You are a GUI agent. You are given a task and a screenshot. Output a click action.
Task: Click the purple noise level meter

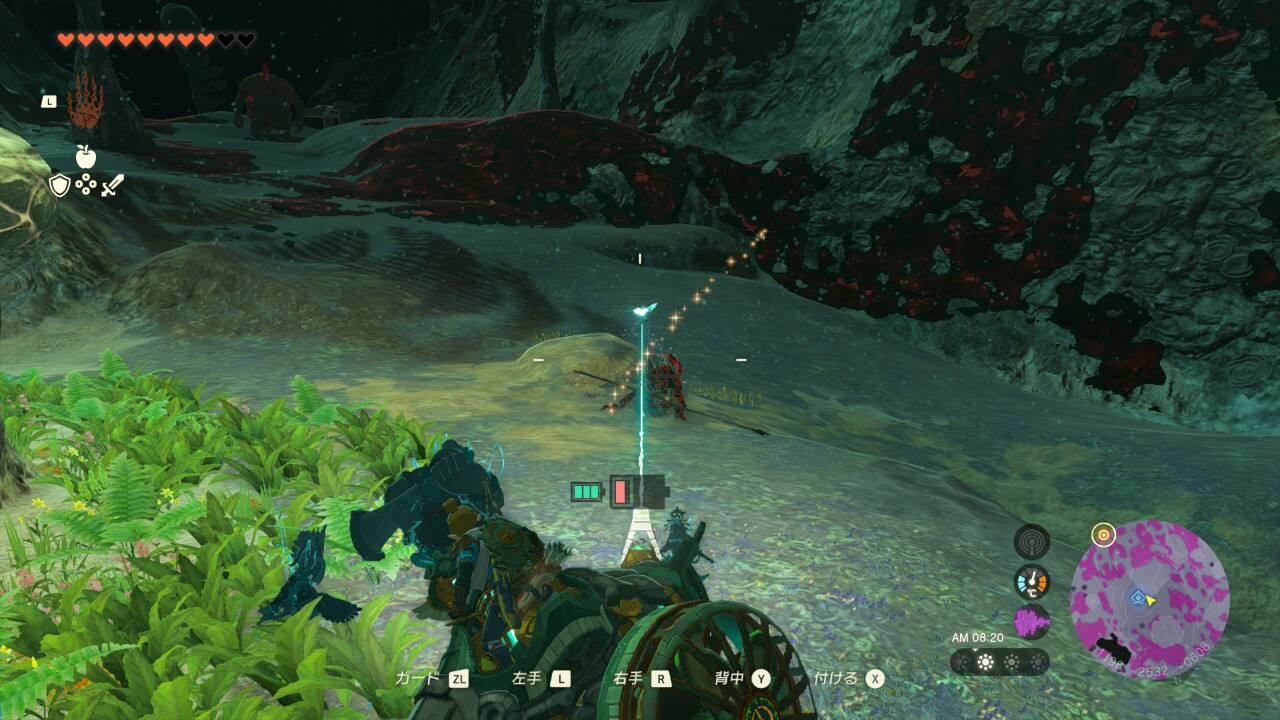[1032, 622]
